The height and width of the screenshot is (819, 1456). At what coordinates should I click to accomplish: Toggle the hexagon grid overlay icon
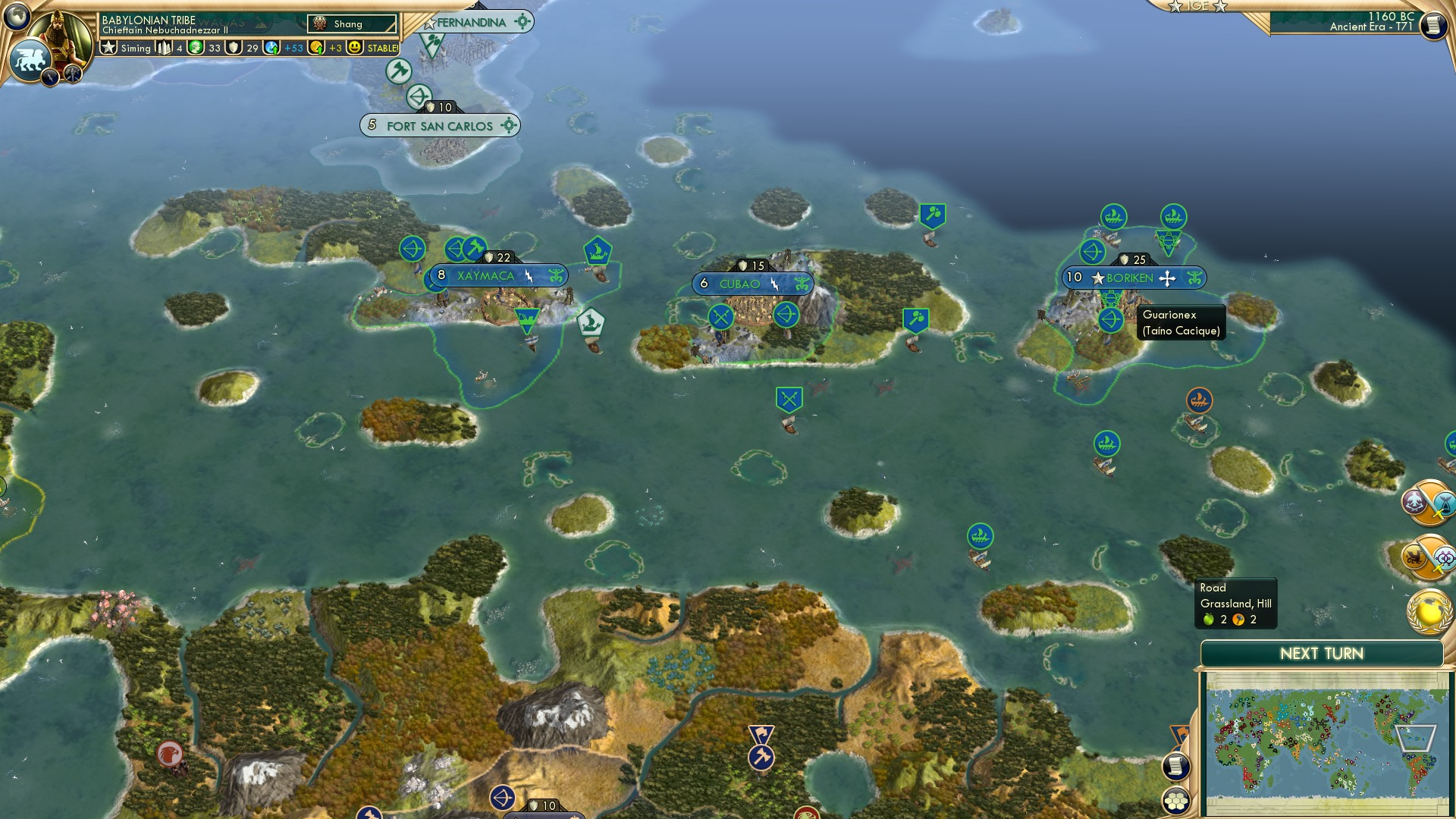click(x=1176, y=802)
